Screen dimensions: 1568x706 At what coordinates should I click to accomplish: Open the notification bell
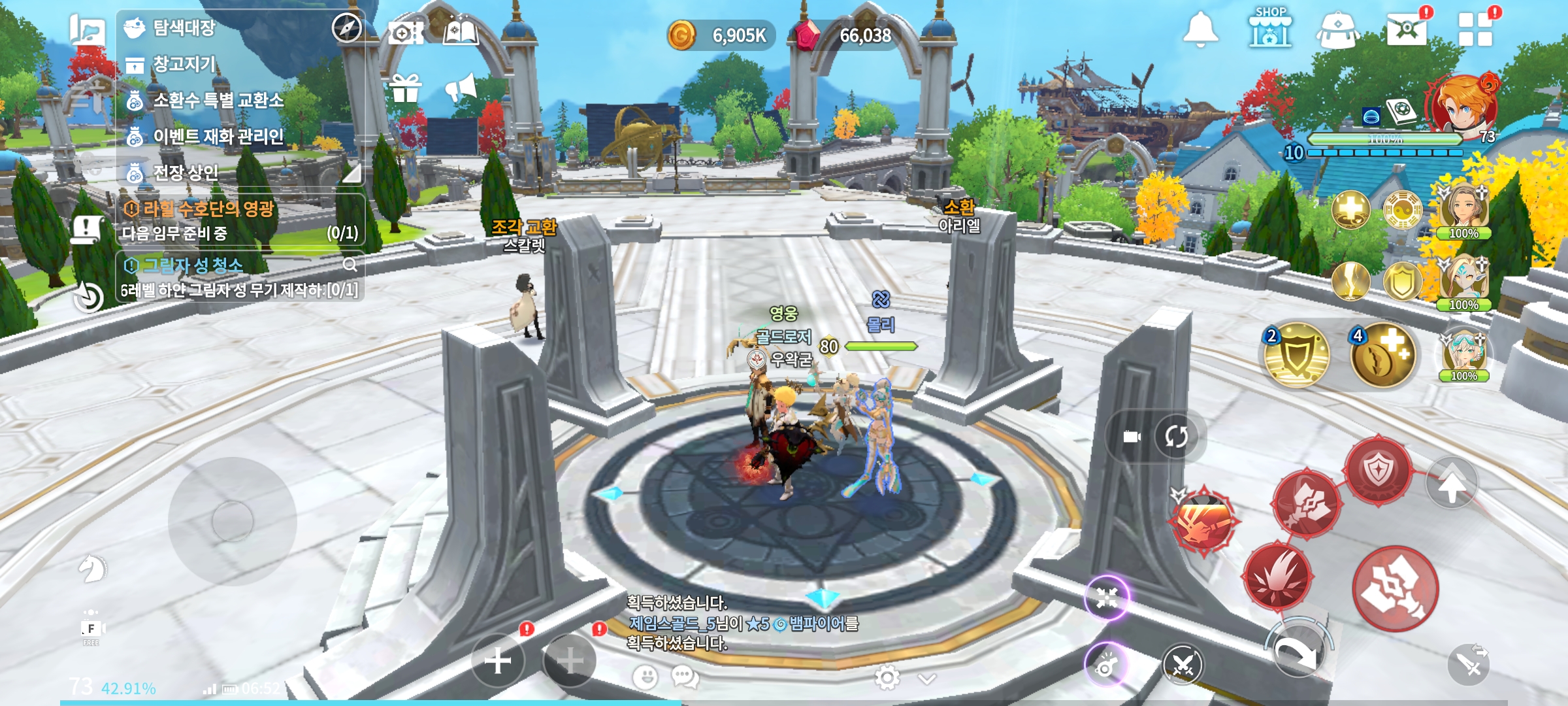[x=1200, y=30]
